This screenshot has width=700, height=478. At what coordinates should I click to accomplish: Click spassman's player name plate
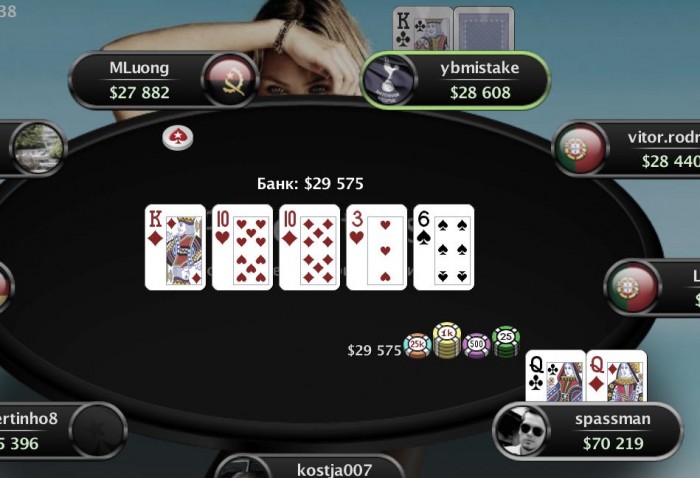[x=613, y=430]
